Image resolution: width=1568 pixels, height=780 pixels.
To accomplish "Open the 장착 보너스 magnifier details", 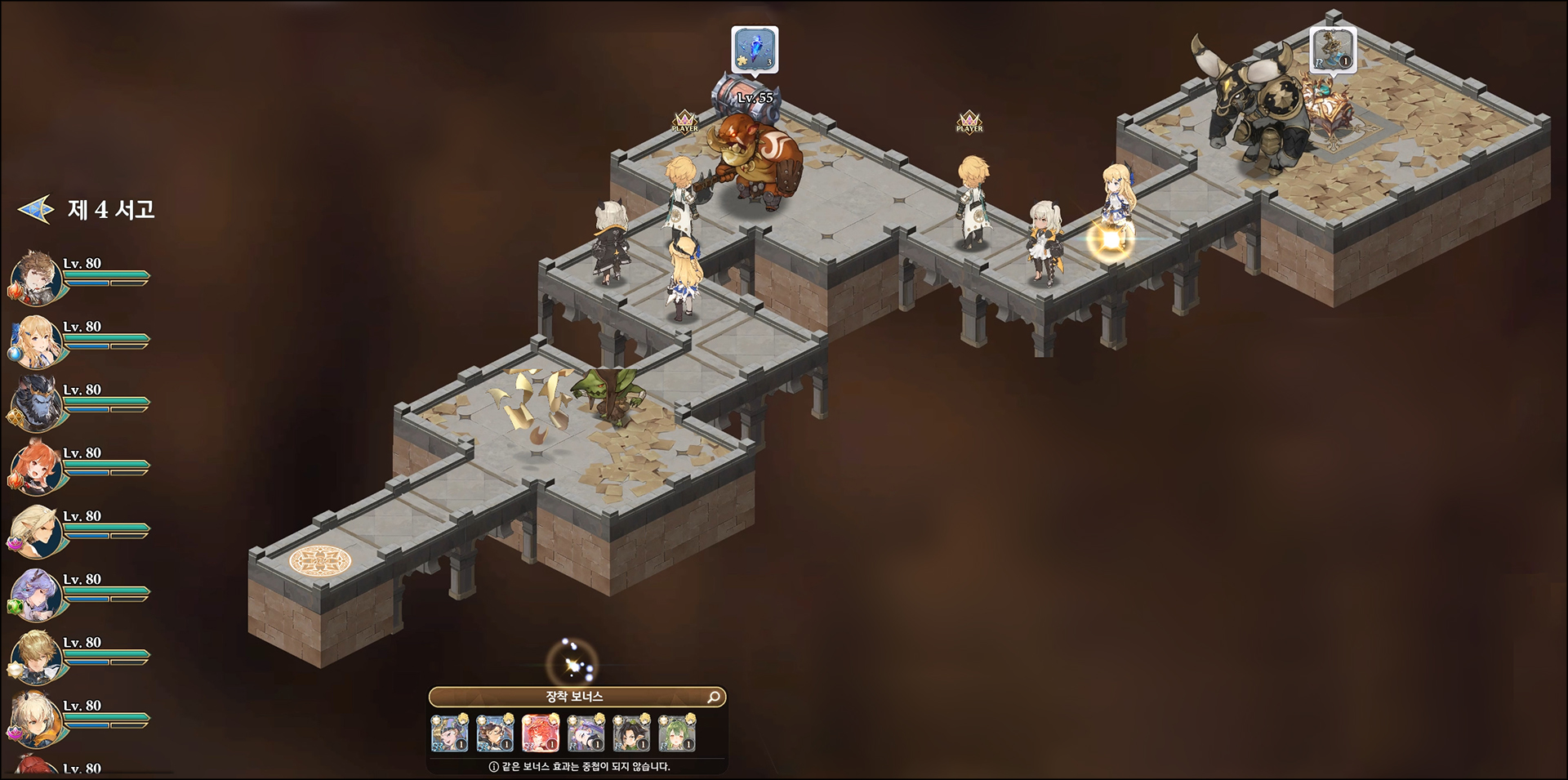I will tap(713, 697).
